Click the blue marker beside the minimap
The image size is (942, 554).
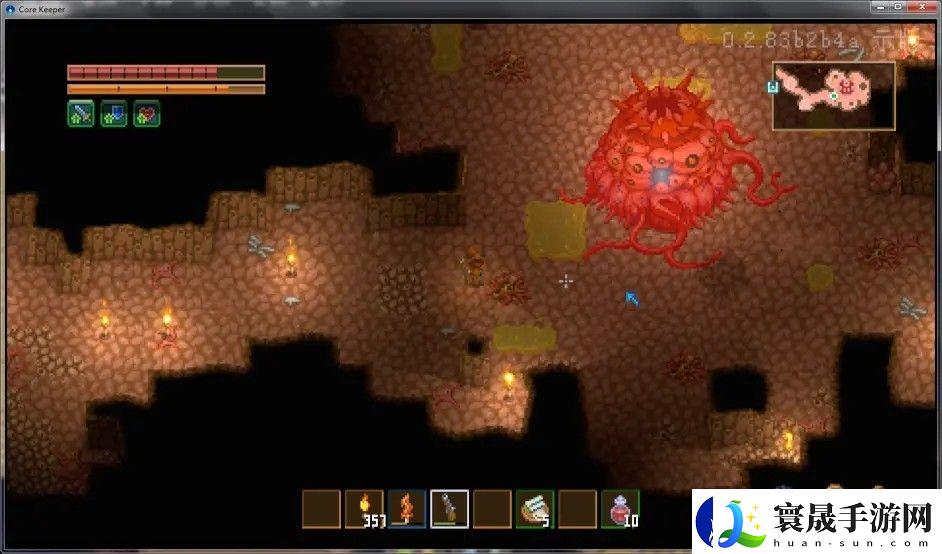(772, 87)
